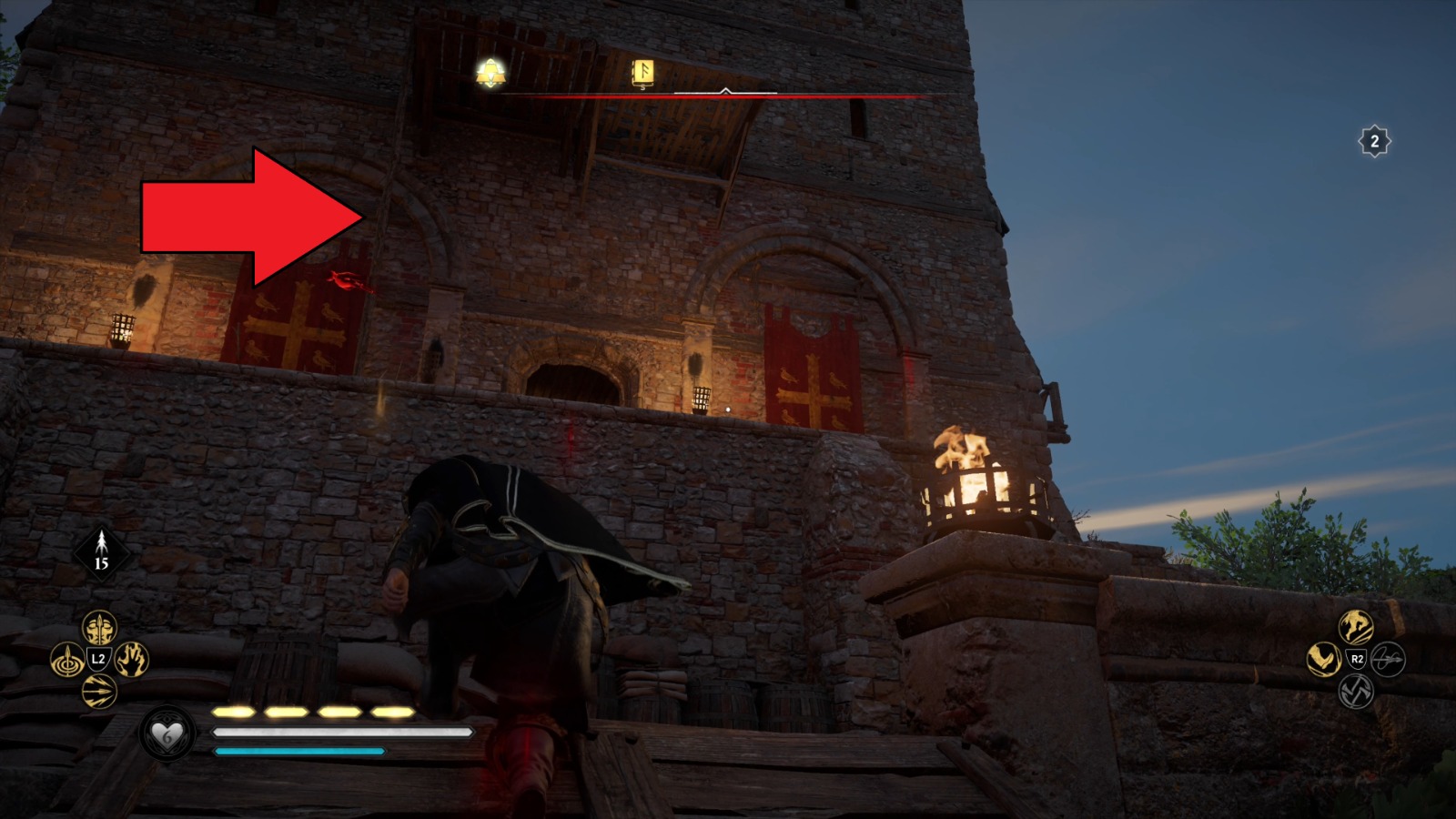Viewport: 1456px width, 819px height.
Task: Click the alarm bell icon on the compass
Action: (x=490, y=76)
